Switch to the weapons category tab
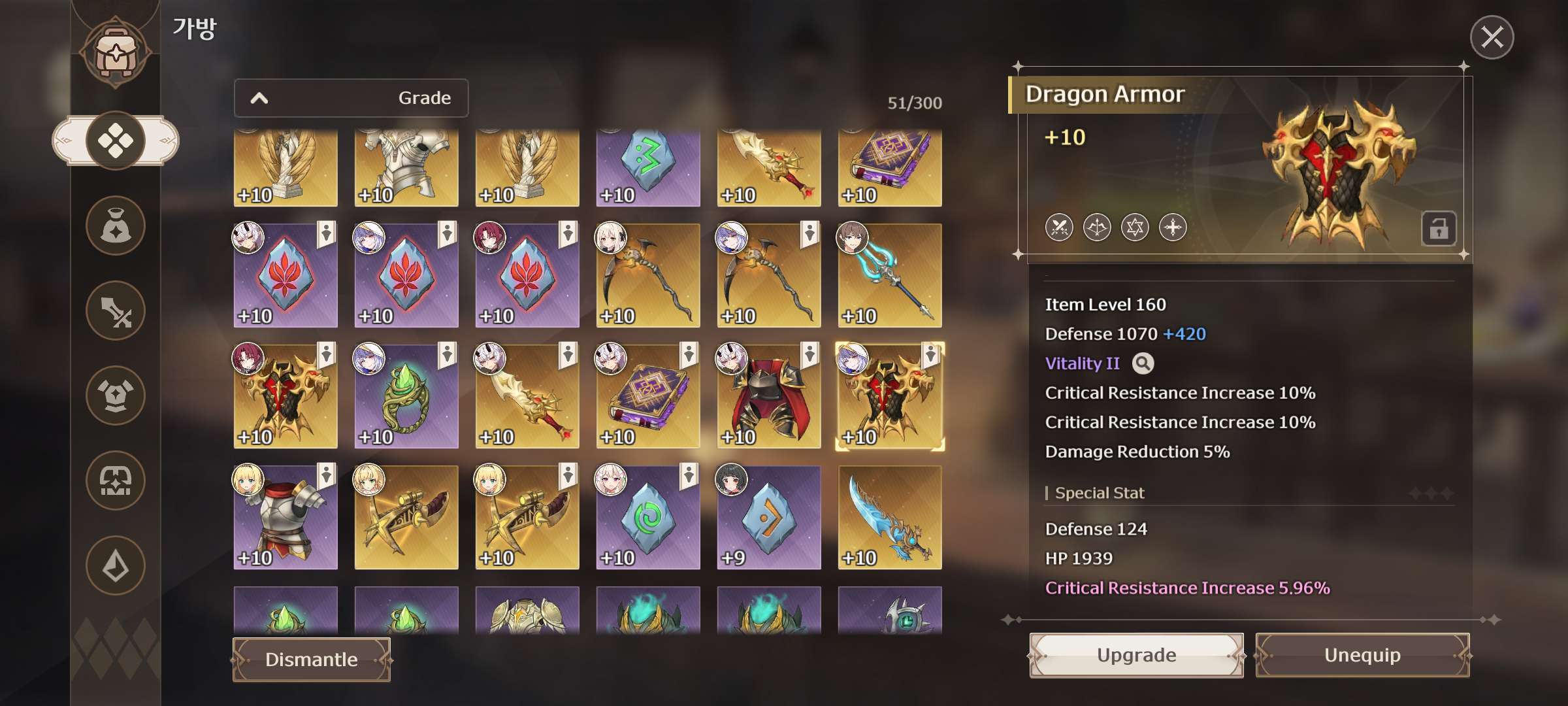 coord(116,311)
